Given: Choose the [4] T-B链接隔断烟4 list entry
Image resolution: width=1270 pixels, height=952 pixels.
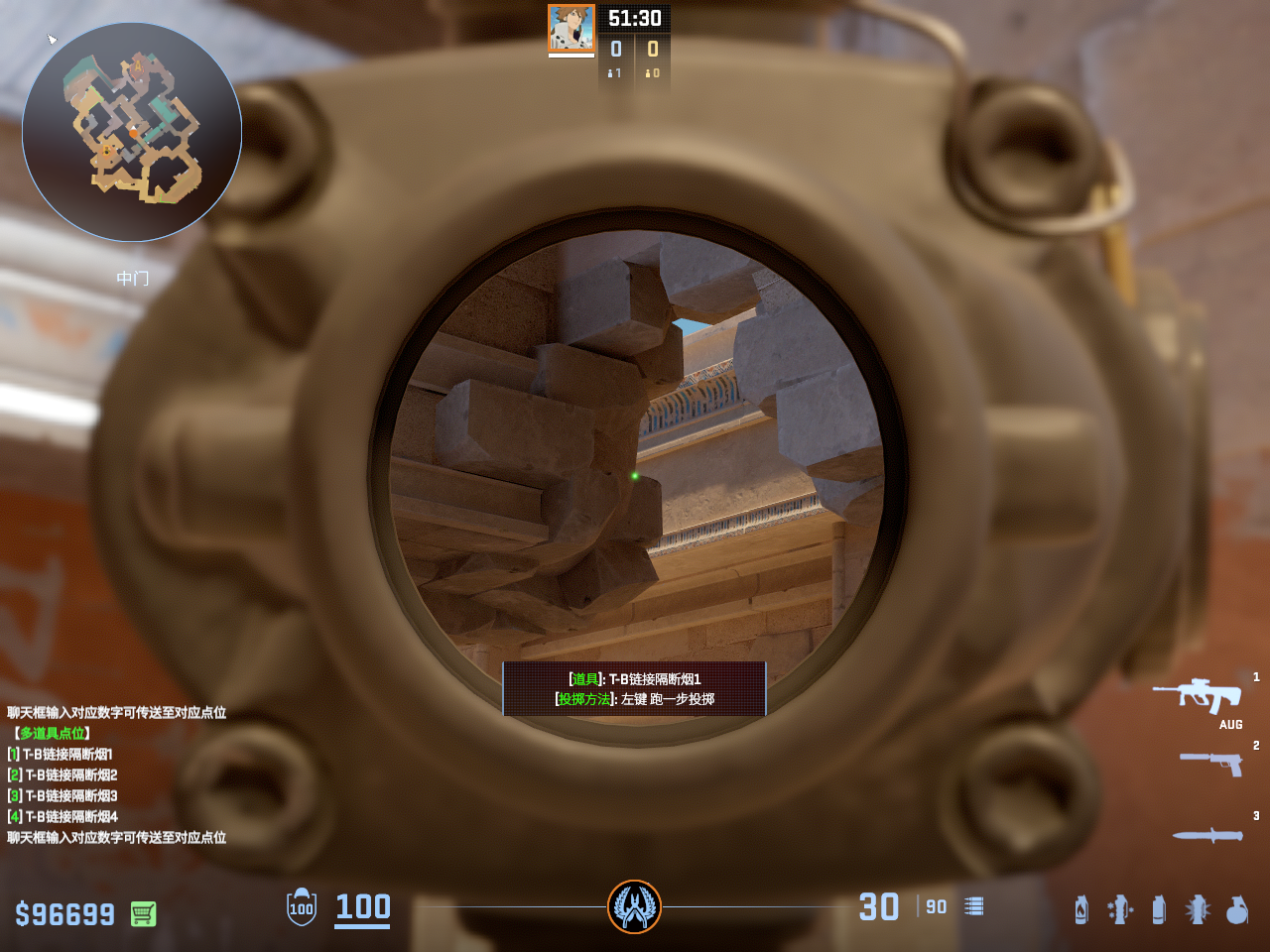Looking at the screenshot, I should coord(63,816).
